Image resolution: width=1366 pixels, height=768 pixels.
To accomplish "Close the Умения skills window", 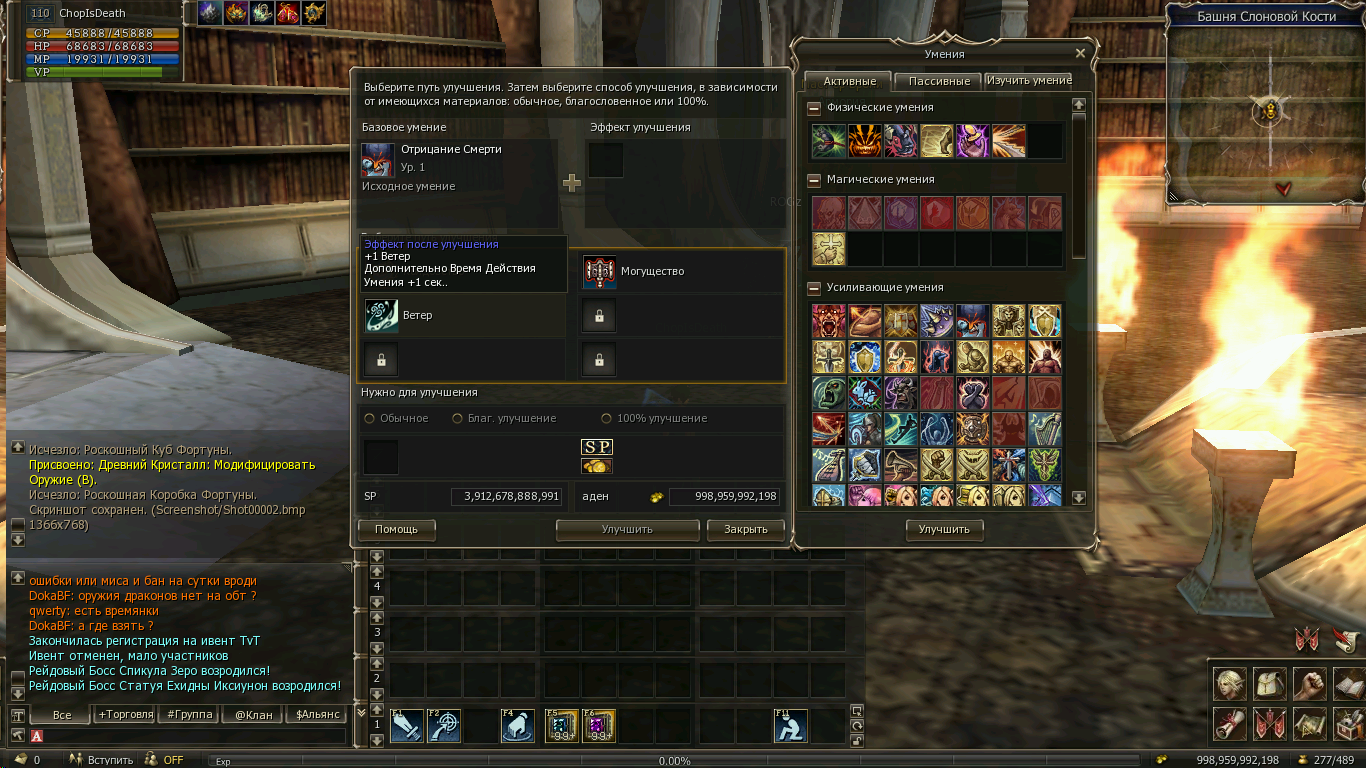I will (x=1080, y=54).
